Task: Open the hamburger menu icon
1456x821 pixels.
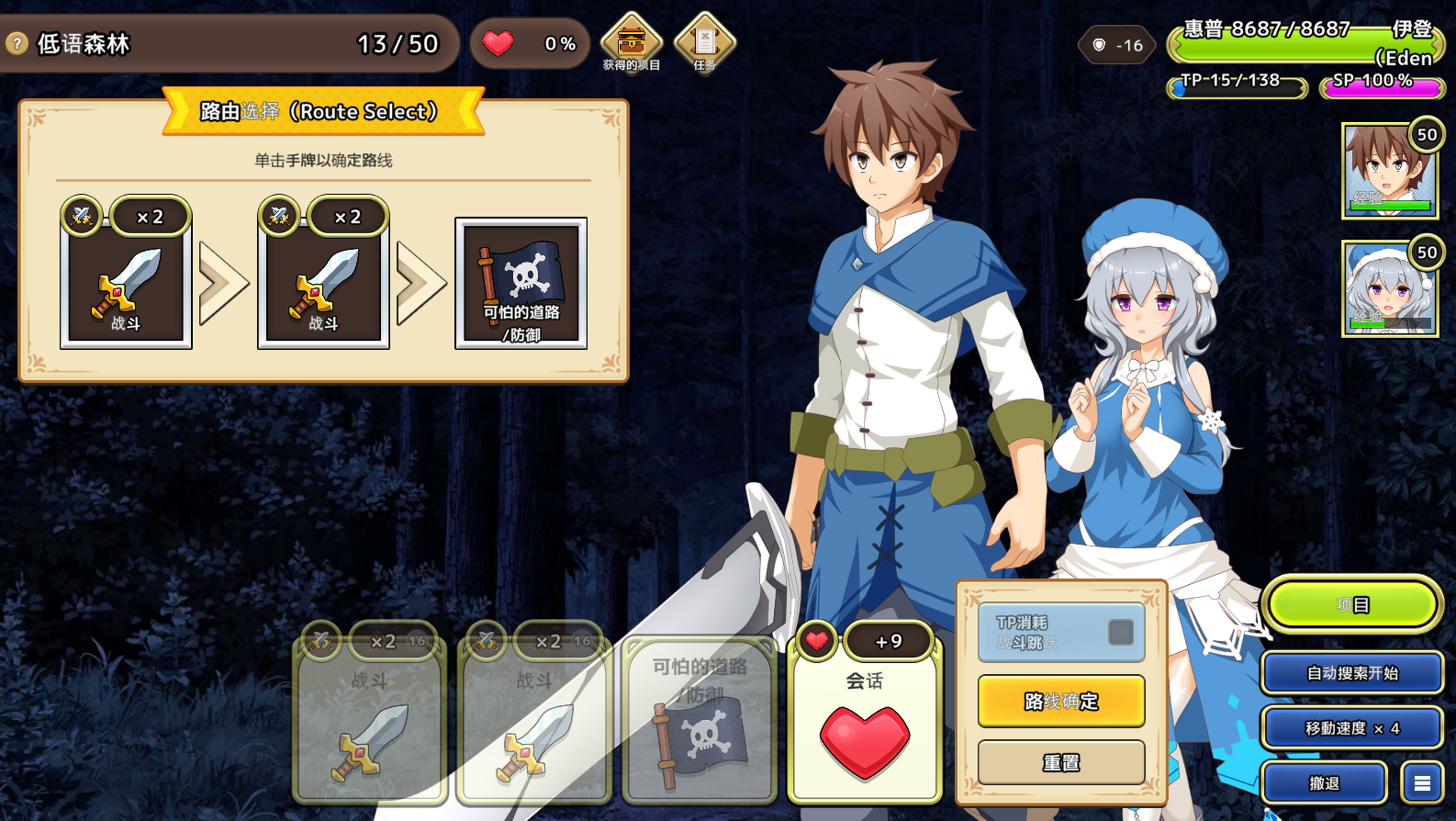Action: click(1422, 783)
